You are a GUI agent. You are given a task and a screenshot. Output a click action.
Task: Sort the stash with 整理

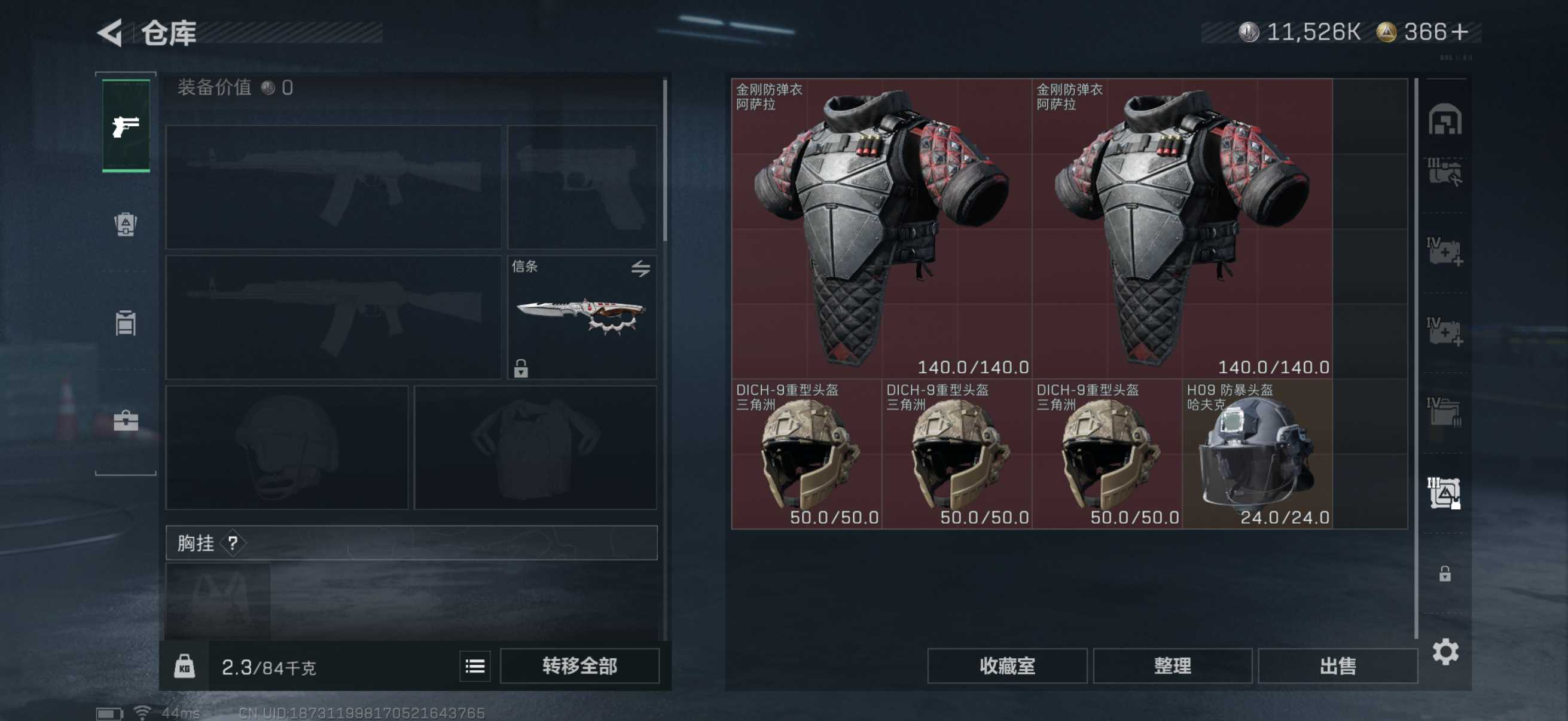pyautogui.click(x=1172, y=666)
